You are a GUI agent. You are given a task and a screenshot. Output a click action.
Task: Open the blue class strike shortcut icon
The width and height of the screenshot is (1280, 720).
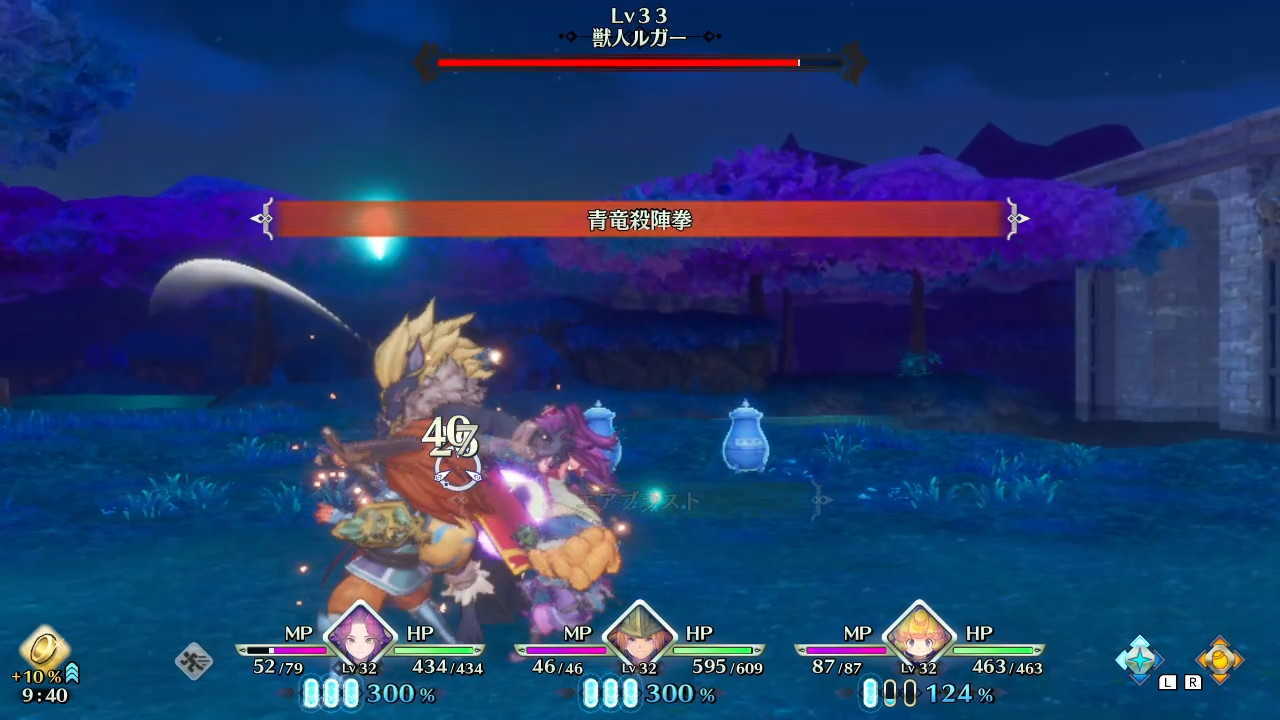tap(1138, 661)
